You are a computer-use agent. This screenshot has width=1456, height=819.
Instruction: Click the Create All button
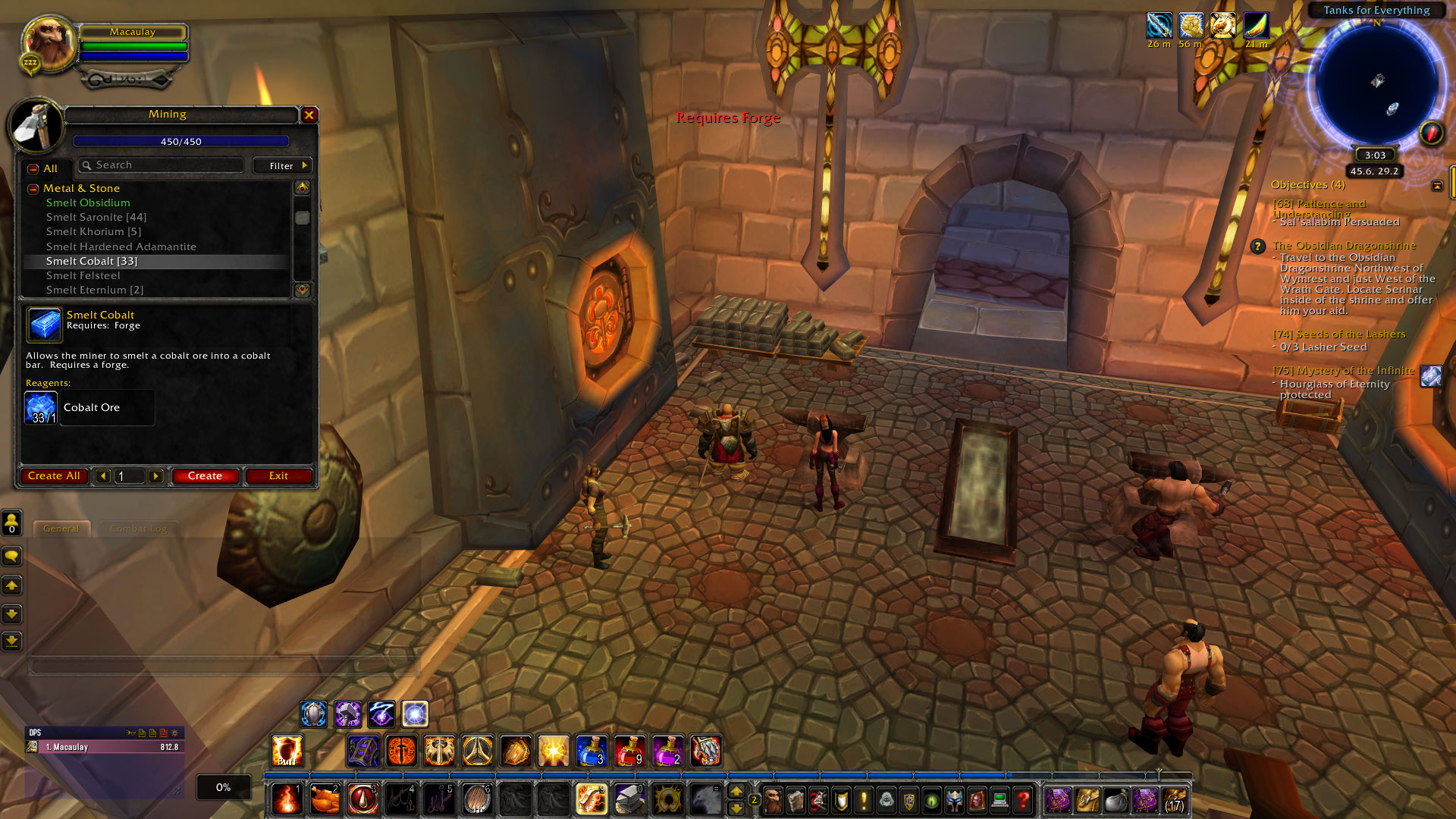click(54, 475)
